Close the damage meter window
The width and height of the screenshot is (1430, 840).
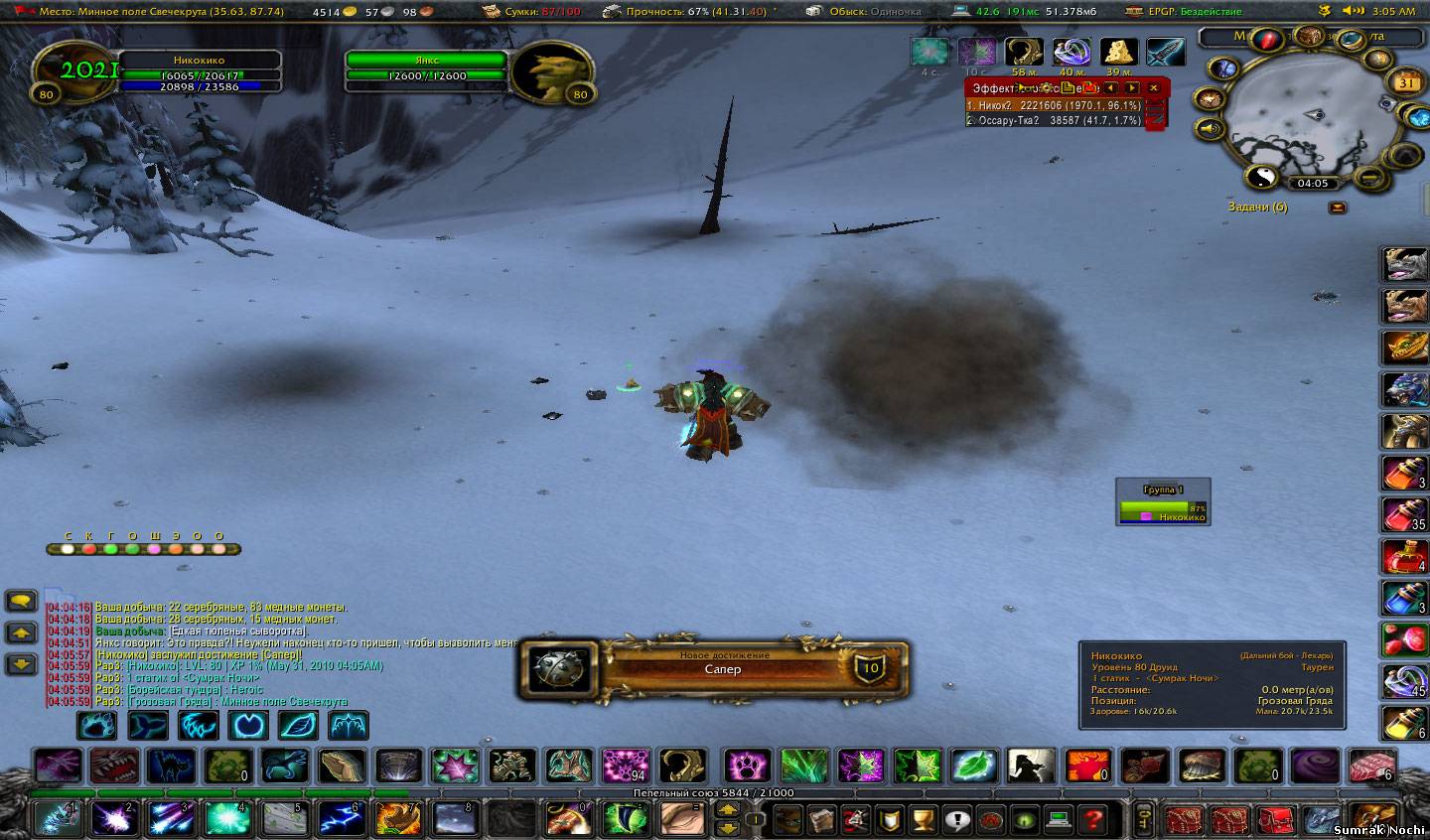pos(1154,88)
